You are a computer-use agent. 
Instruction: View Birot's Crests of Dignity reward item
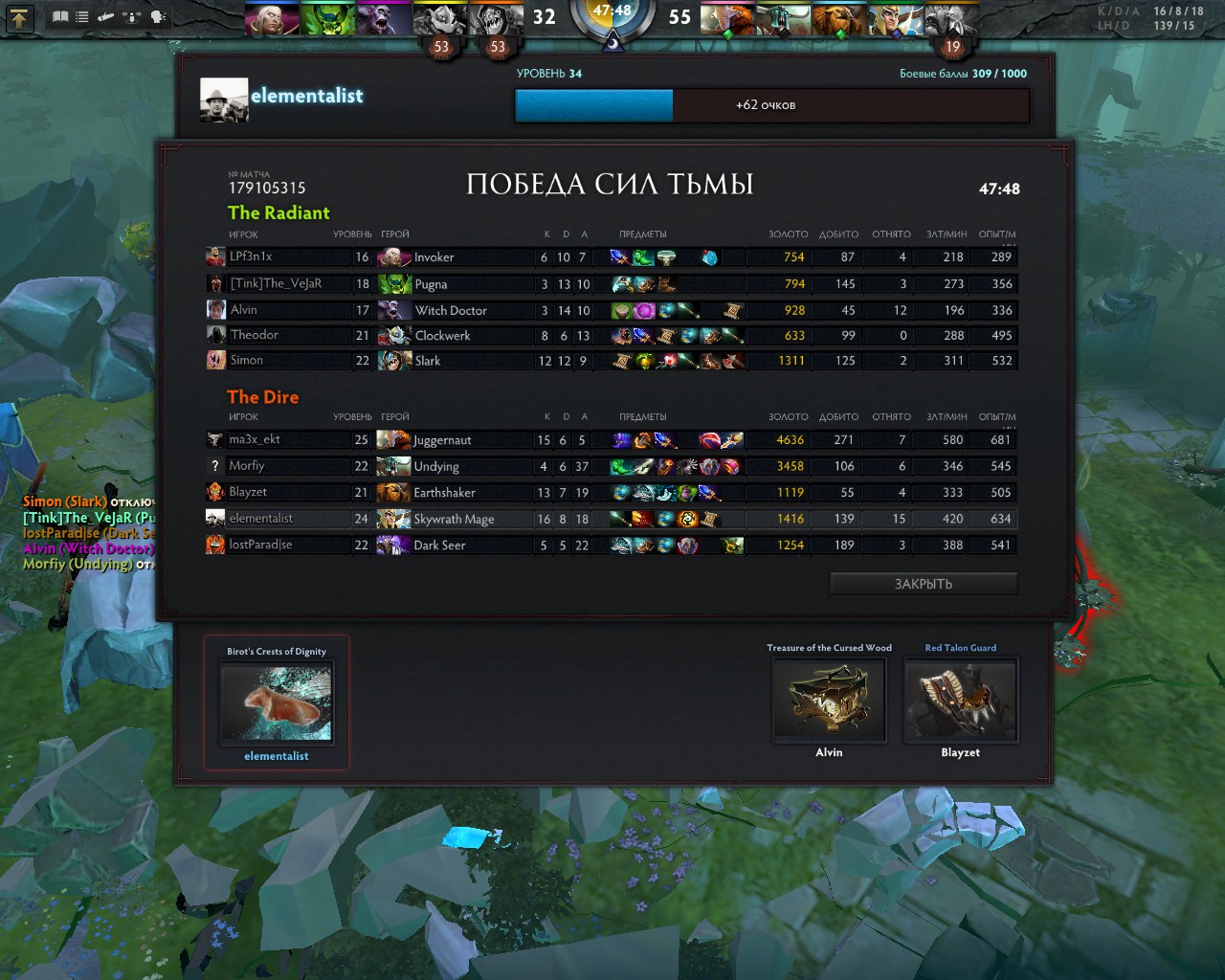point(276,703)
